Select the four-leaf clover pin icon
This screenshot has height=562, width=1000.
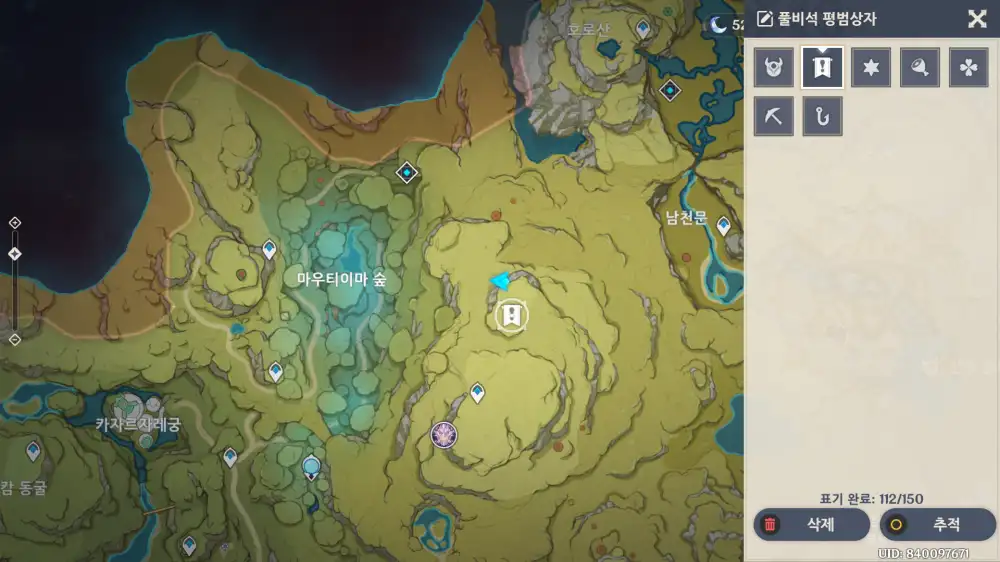(968, 67)
